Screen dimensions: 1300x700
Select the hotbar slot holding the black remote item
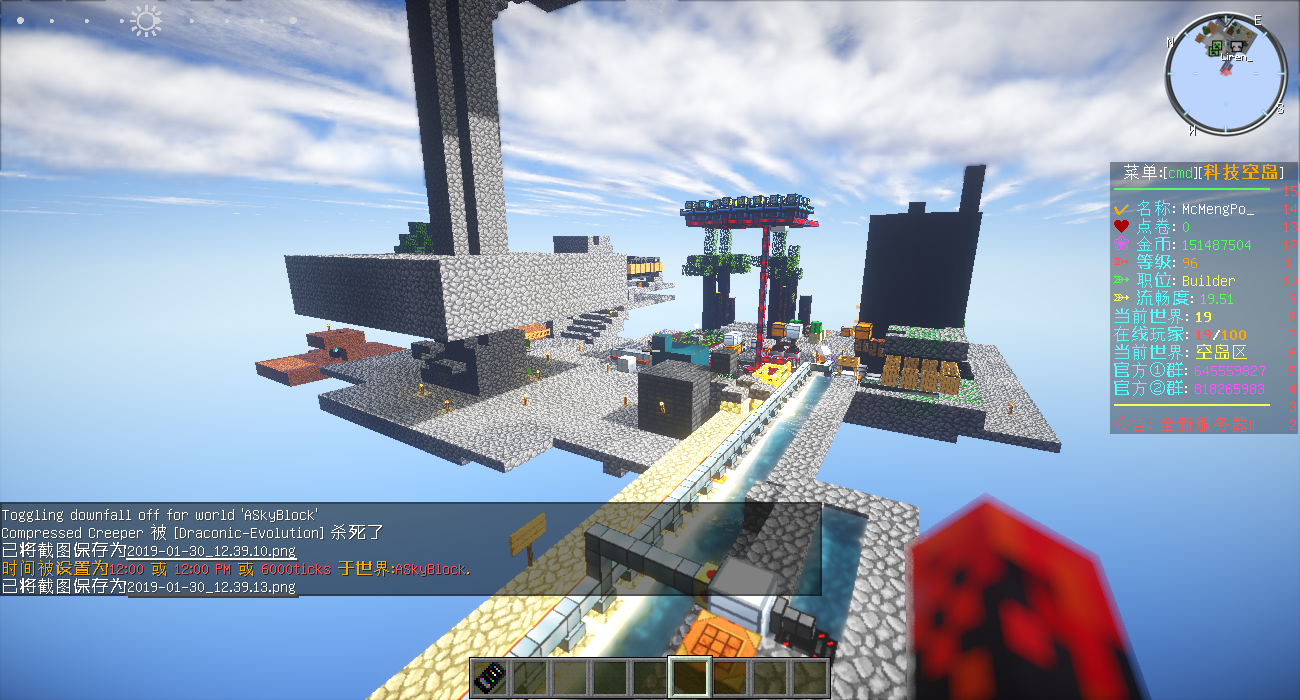[x=490, y=677]
